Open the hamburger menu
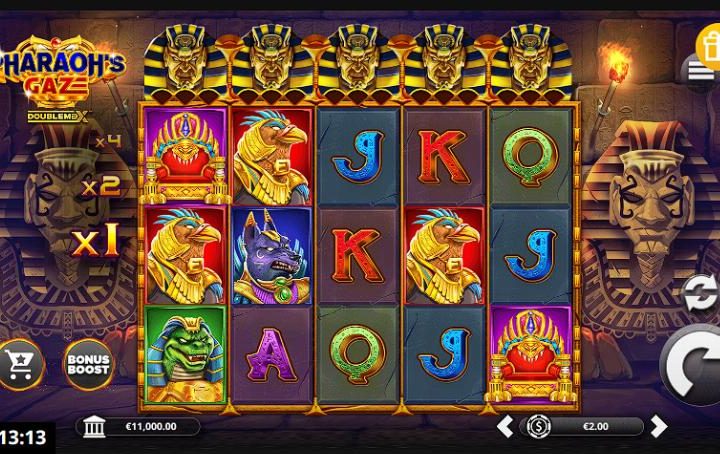The width and height of the screenshot is (720, 454). [x=699, y=70]
